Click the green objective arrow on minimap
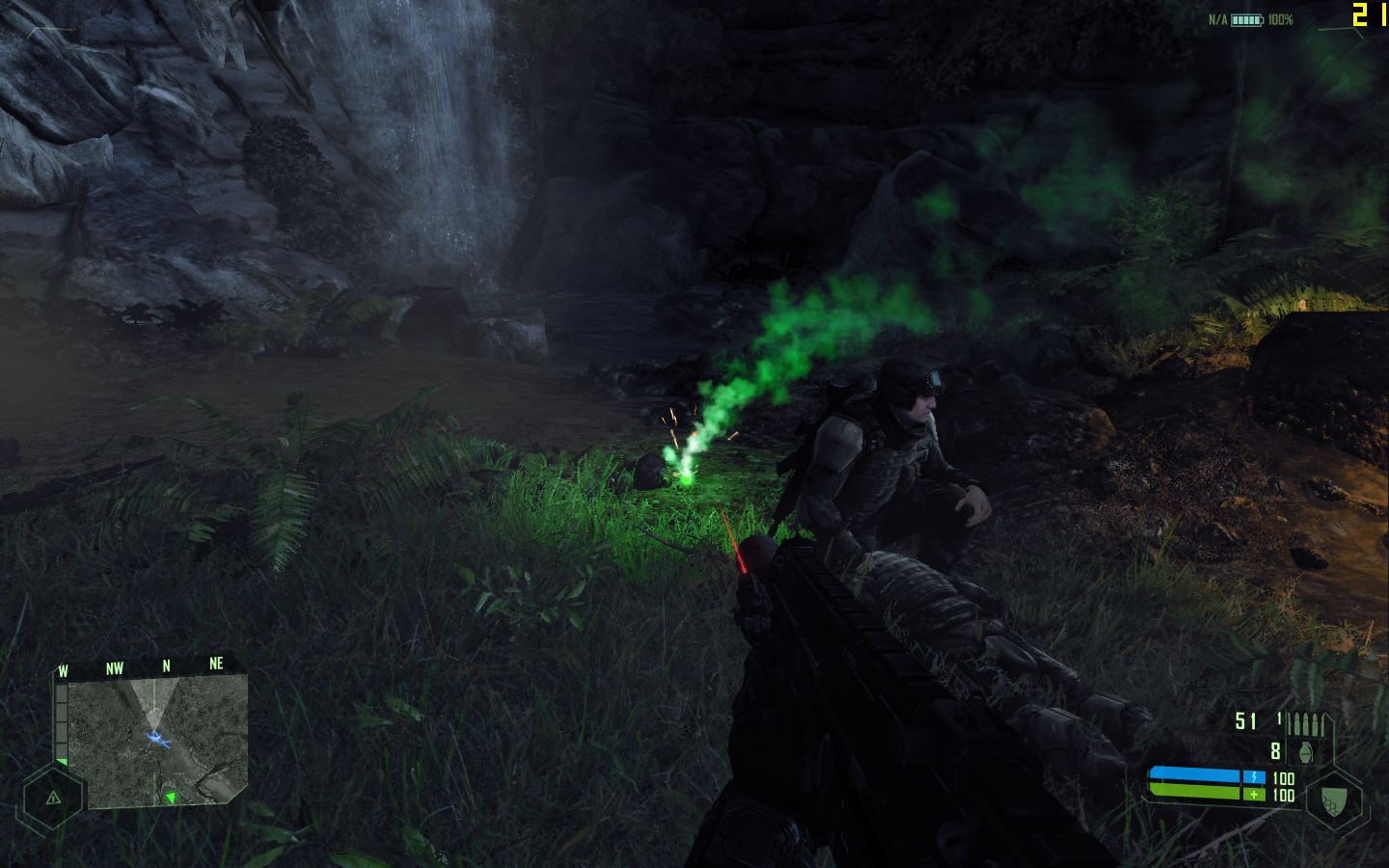 click(x=171, y=797)
